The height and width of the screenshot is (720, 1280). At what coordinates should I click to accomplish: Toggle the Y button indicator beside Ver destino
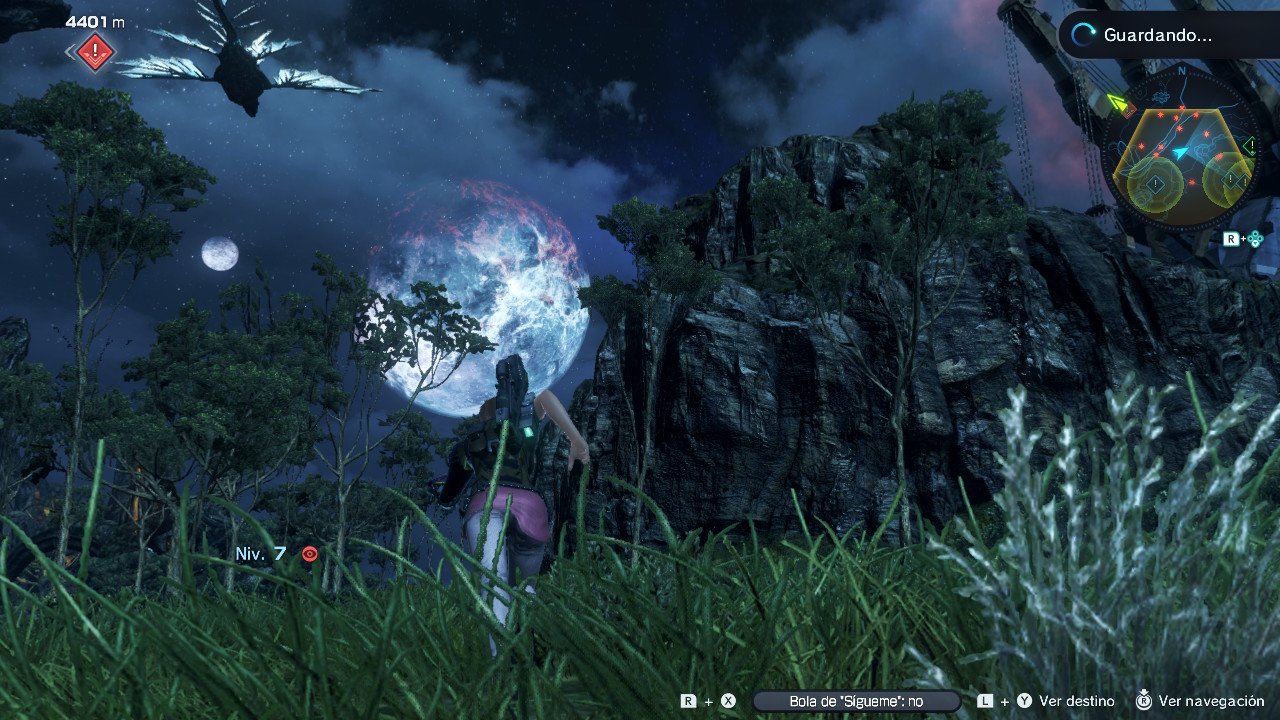point(1026,700)
